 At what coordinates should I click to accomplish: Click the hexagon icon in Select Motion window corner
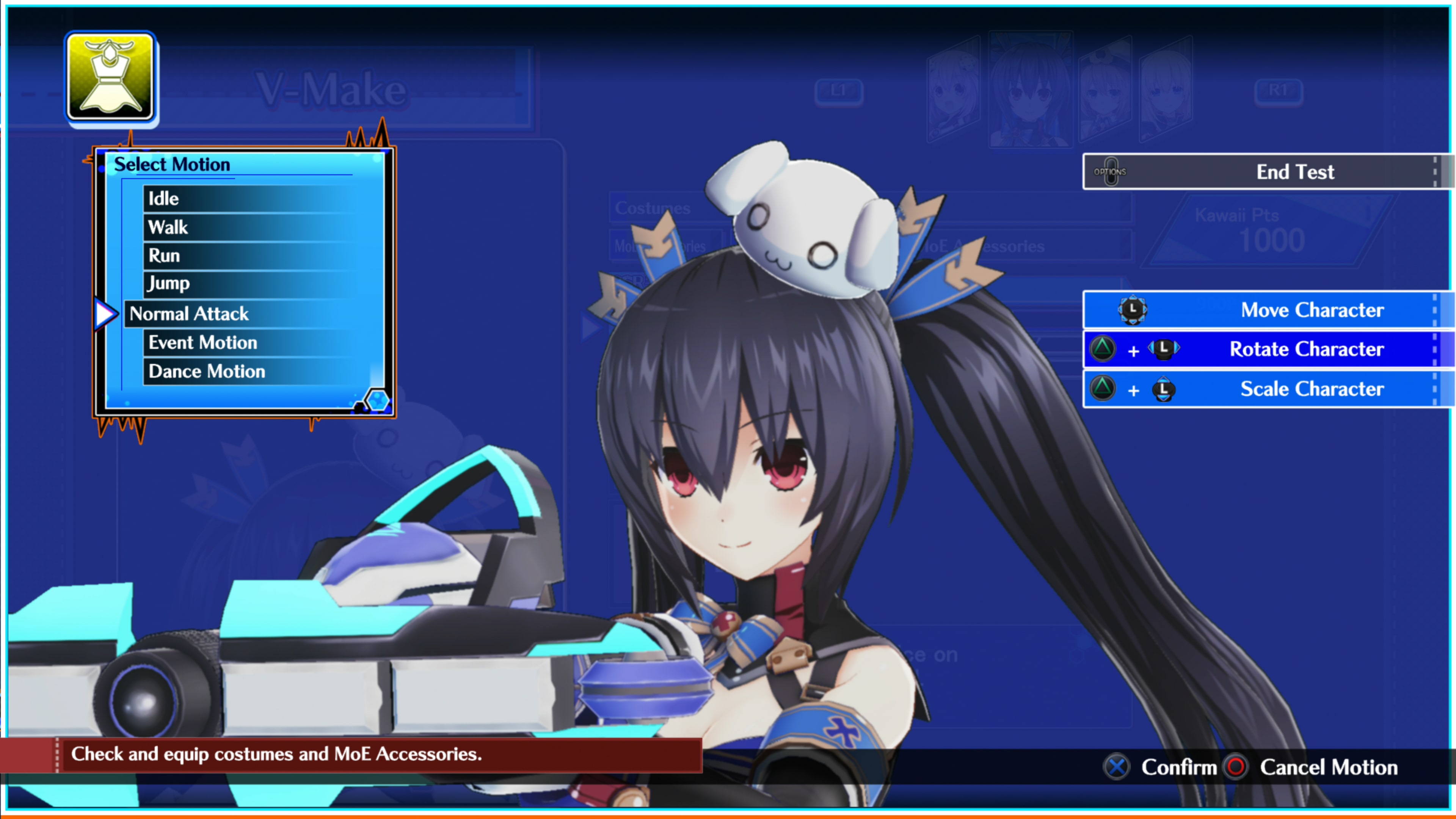tap(378, 400)
